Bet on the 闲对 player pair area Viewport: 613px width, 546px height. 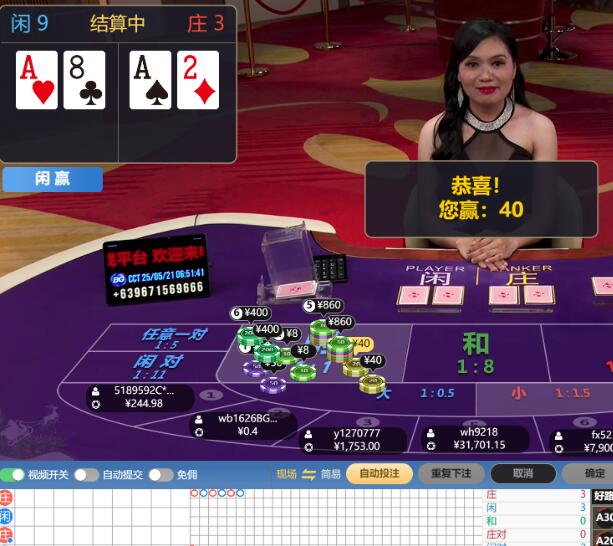(160, 364)
